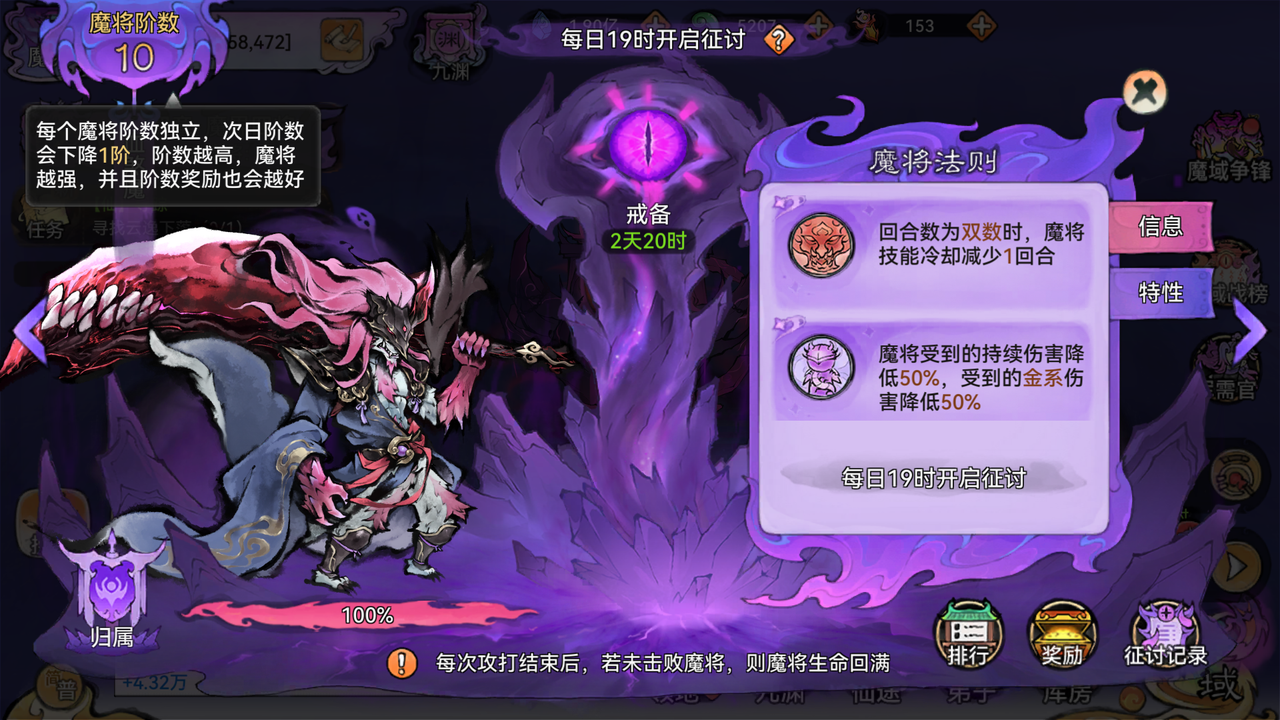Screen dimensions: 1280x720
Task: Switch to the 特性 tab
Action: [x=1160, y=293]
